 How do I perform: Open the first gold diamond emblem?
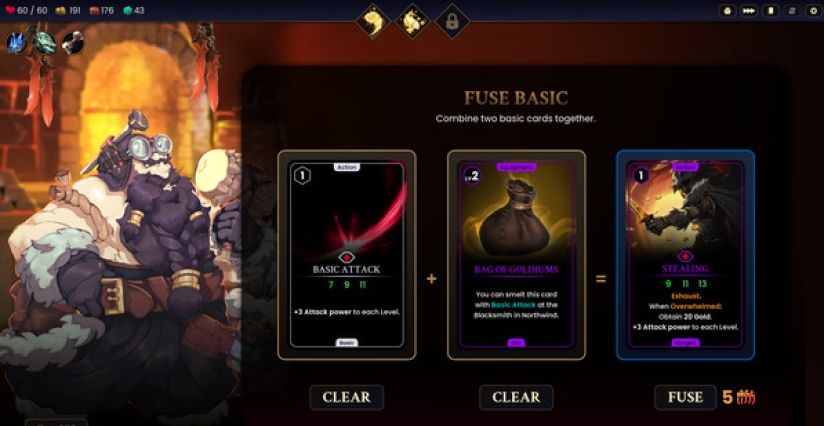[373, 20]
